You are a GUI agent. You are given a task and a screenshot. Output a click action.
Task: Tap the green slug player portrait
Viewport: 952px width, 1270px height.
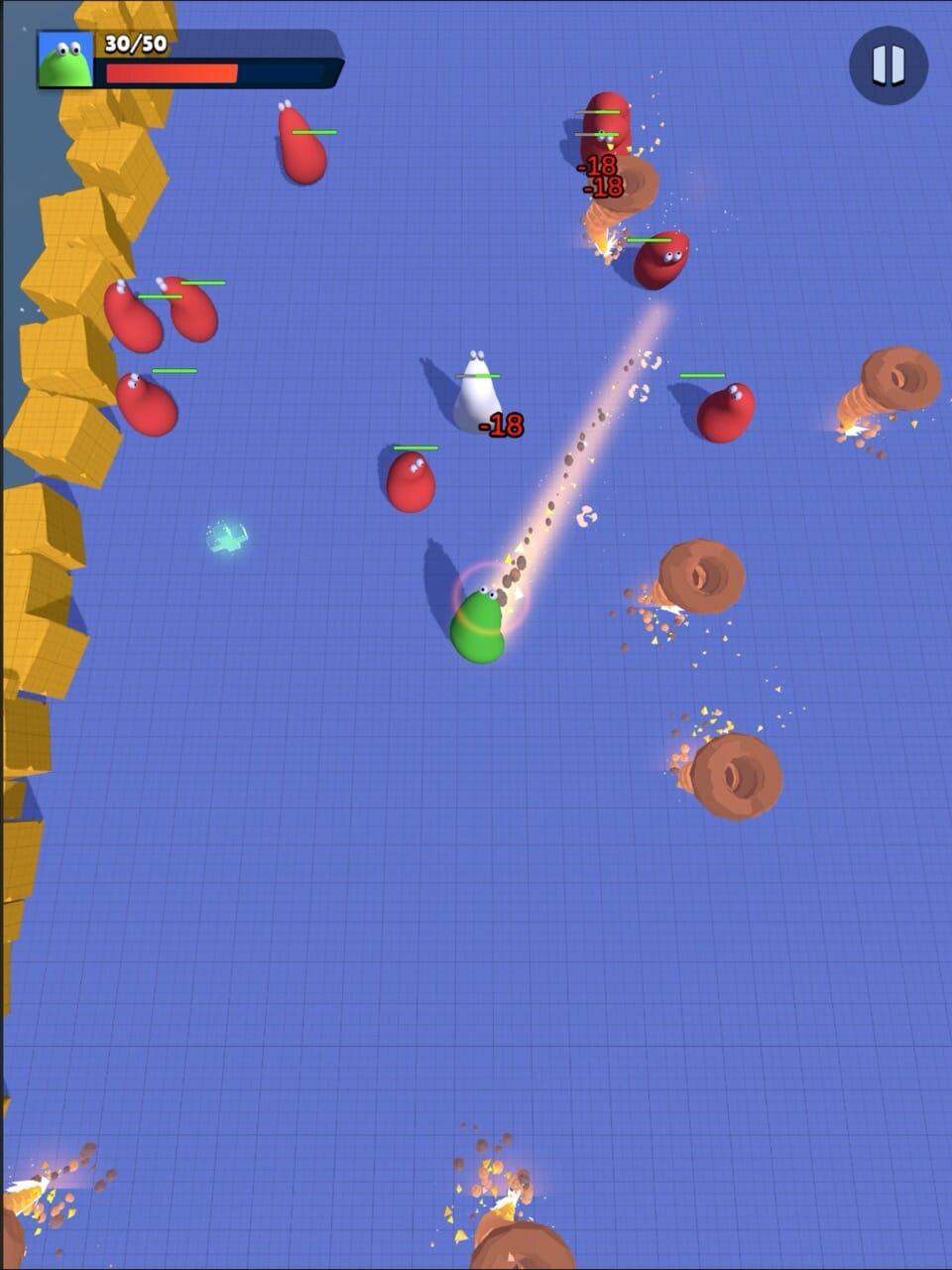point(65,61)
